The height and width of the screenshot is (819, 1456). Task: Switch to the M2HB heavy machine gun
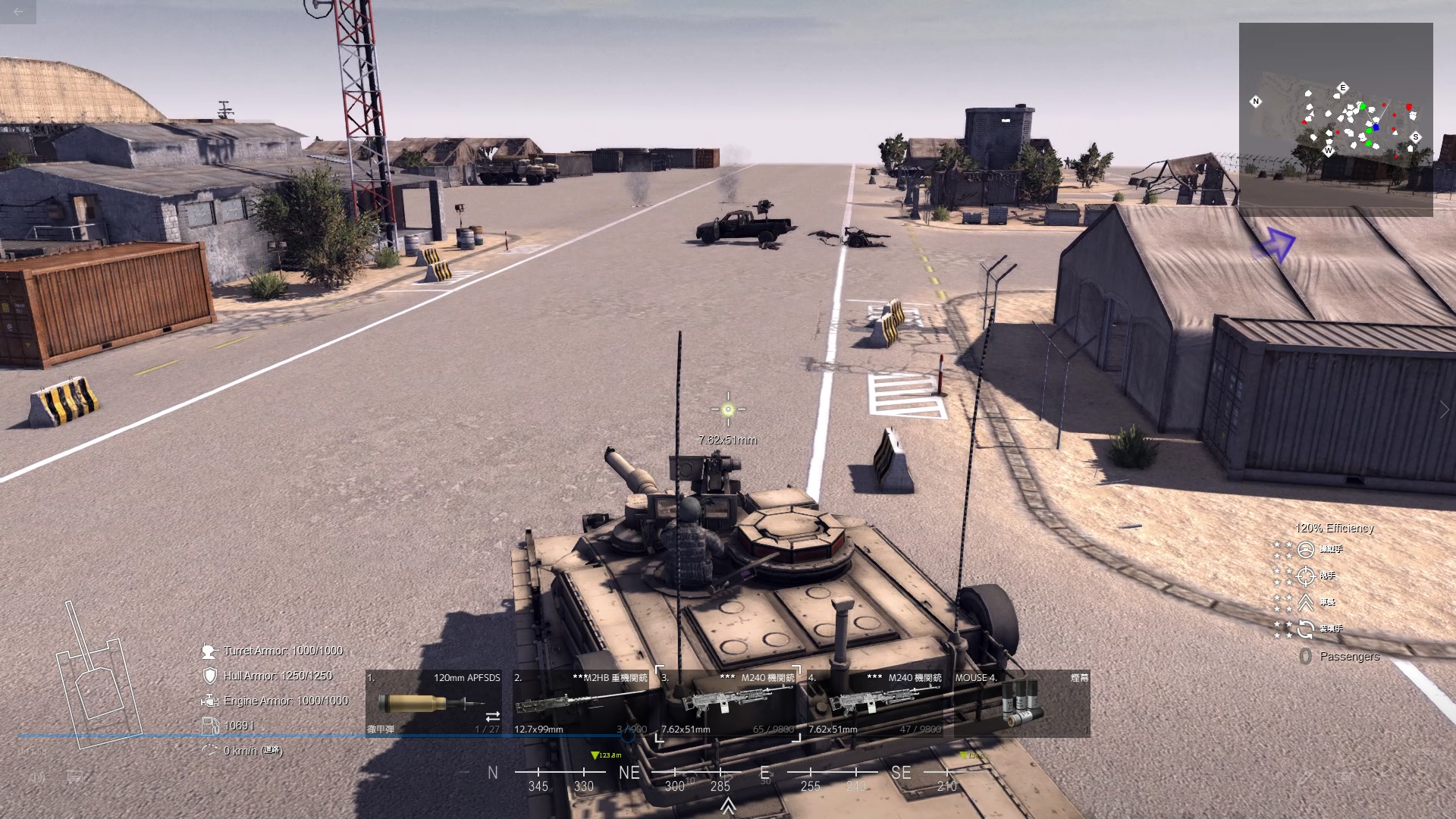[x=580, y=703]
